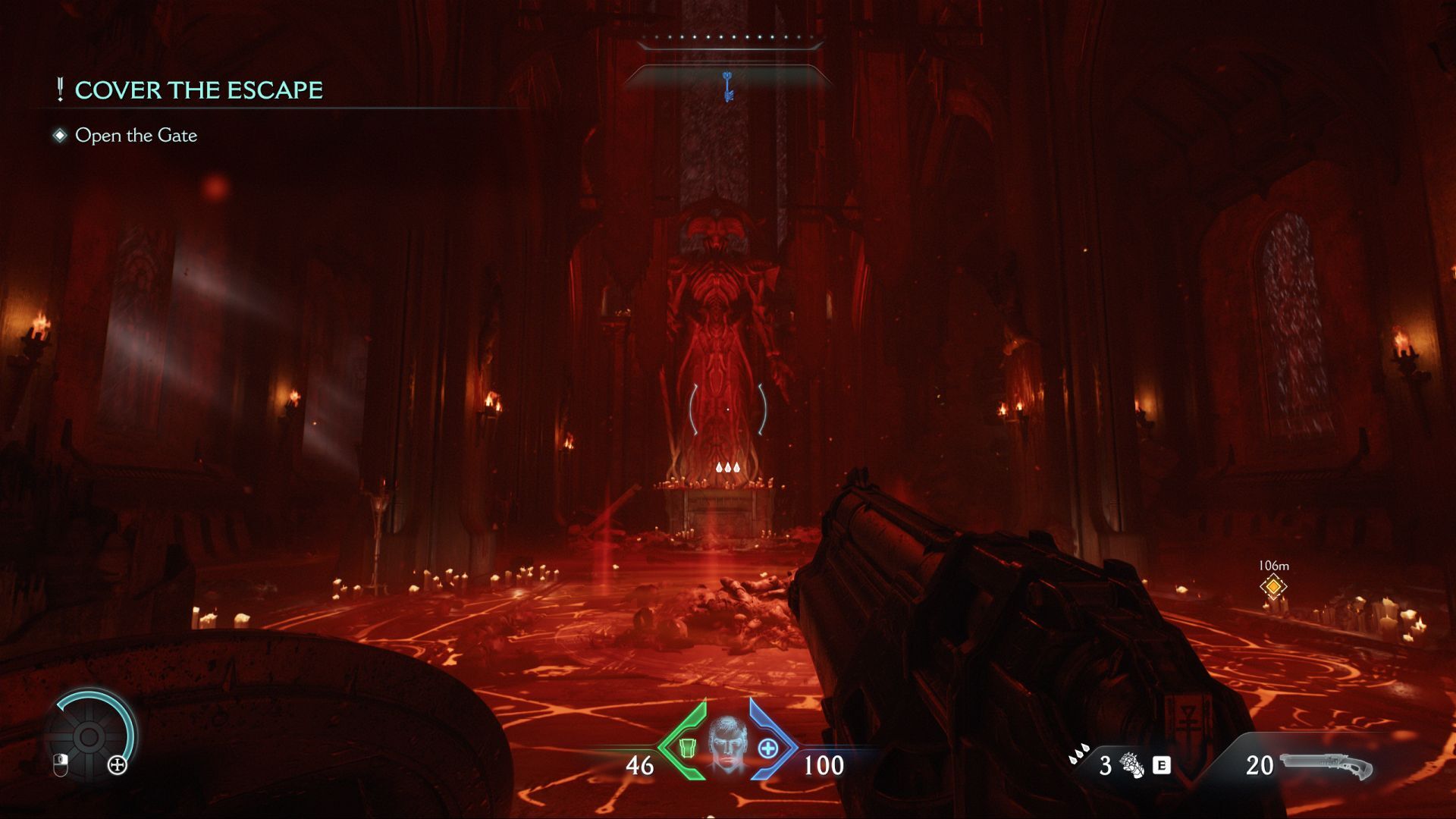Click the Slayer face portrait

coord(727,746)
